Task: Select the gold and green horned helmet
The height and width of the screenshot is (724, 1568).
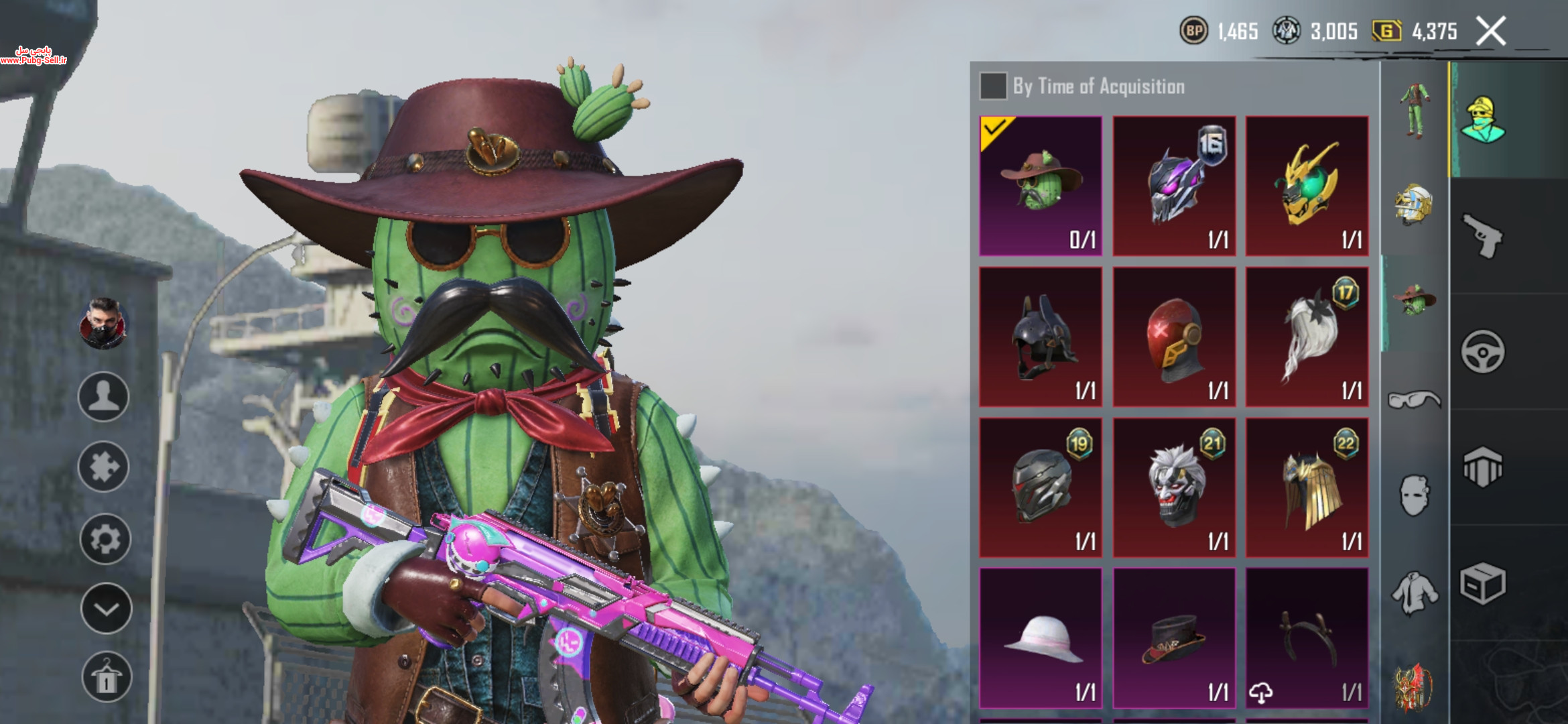Action: 1307,186
